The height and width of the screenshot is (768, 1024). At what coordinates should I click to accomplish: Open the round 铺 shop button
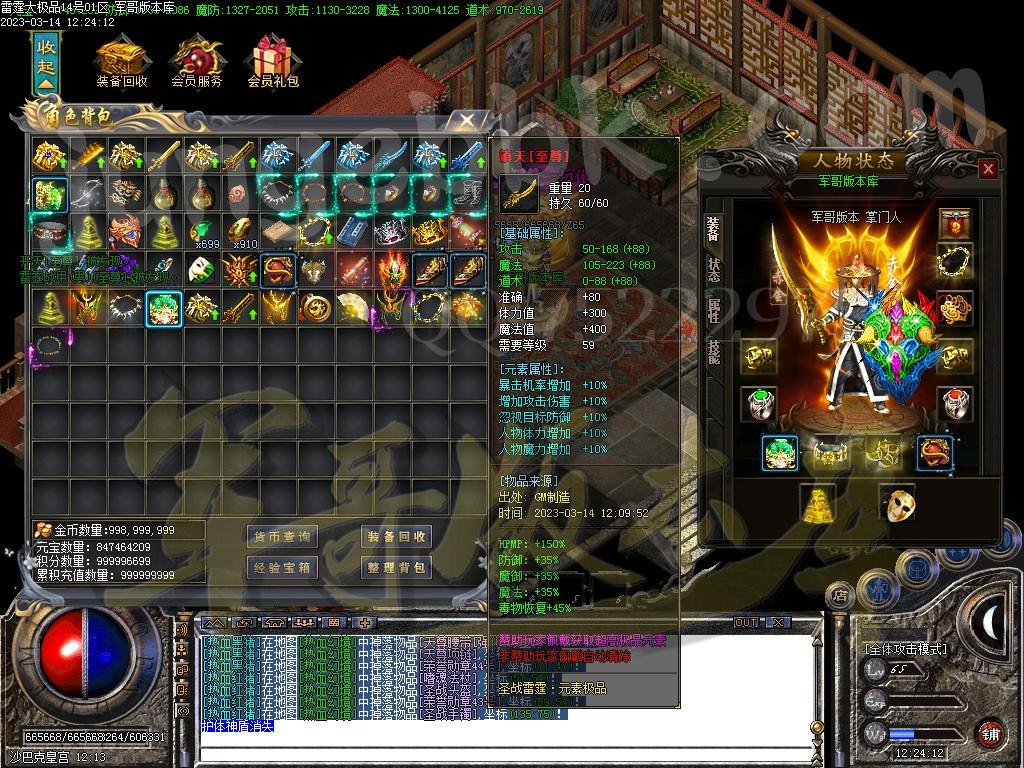[x=989, y=732]
